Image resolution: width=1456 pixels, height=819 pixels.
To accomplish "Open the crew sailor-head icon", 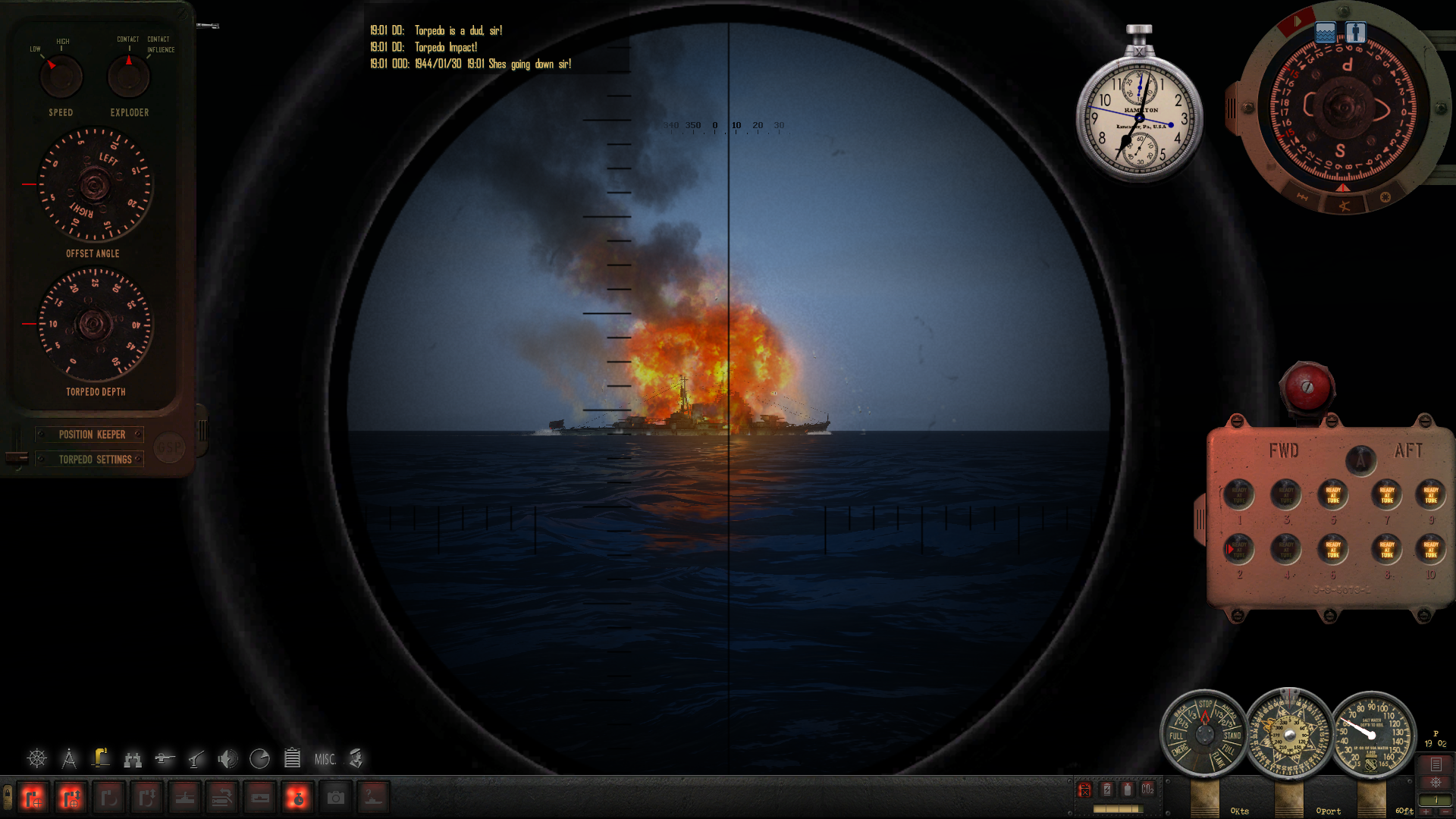I will tap(356, 758).
